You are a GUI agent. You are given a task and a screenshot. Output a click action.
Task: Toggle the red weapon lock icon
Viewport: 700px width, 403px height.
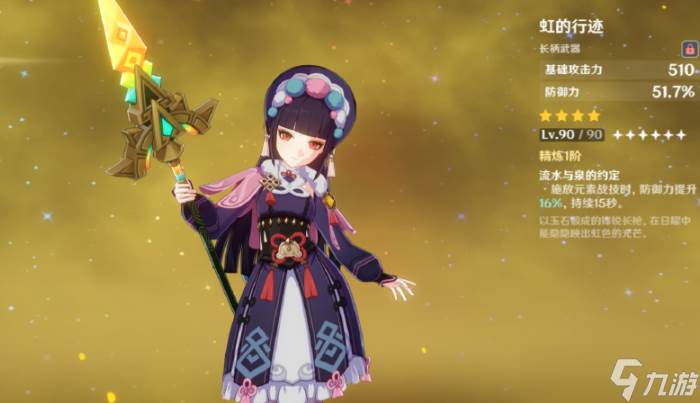coord(687,48)
